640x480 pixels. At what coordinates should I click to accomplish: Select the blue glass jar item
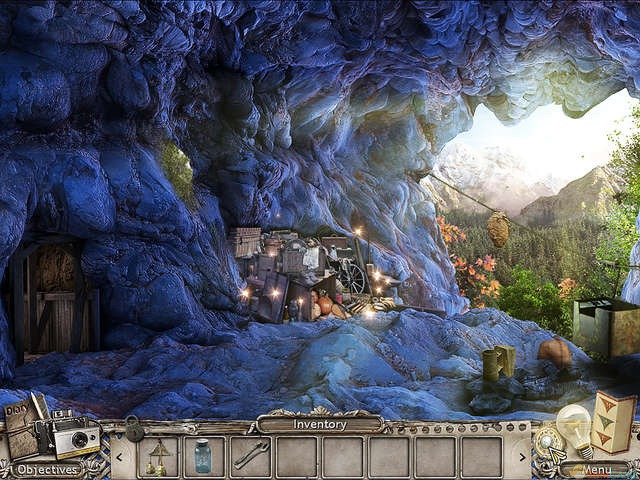click(204, 455)
